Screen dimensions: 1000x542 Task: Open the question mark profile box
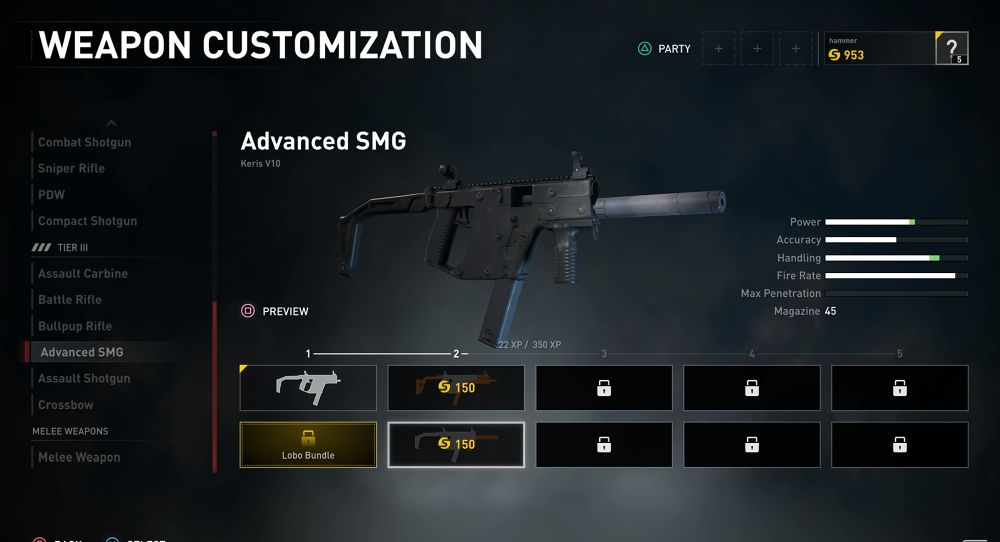951,48
